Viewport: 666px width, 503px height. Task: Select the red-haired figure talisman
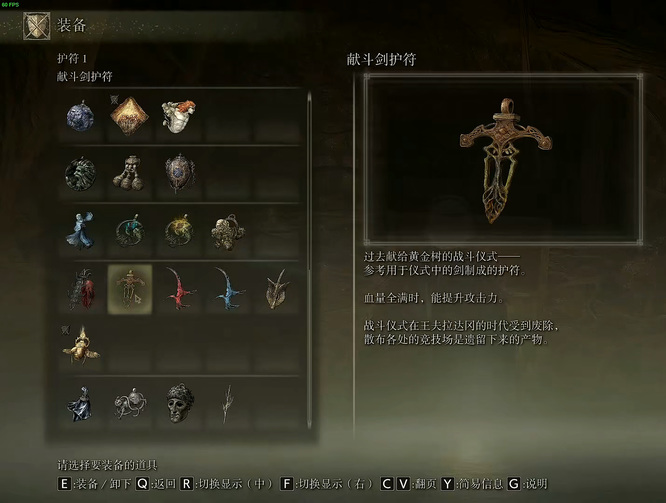(x=178, y=115)
